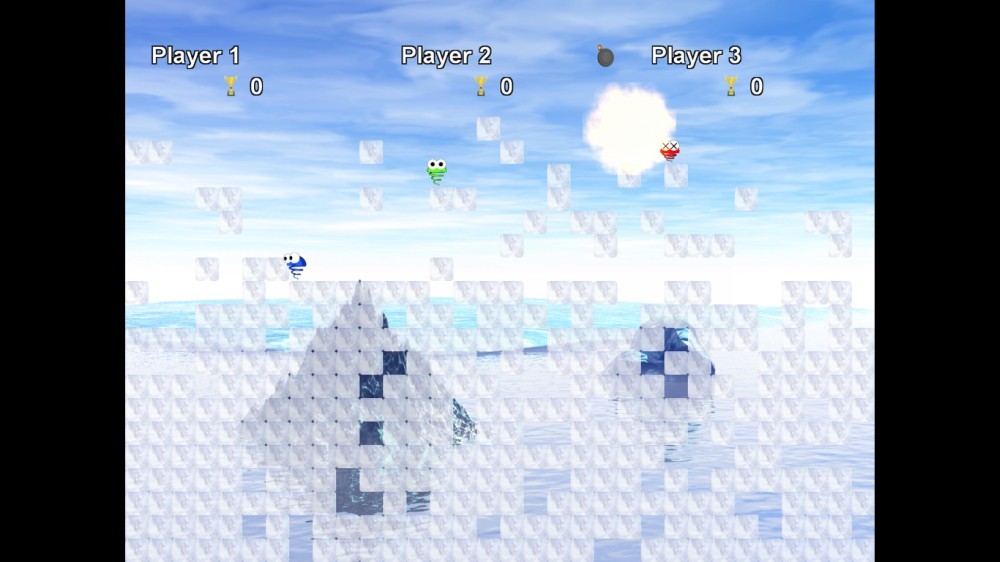The image size is (1000, 562).
Task: Click the bomb icon beside Player 3
Action: [605, 56]
